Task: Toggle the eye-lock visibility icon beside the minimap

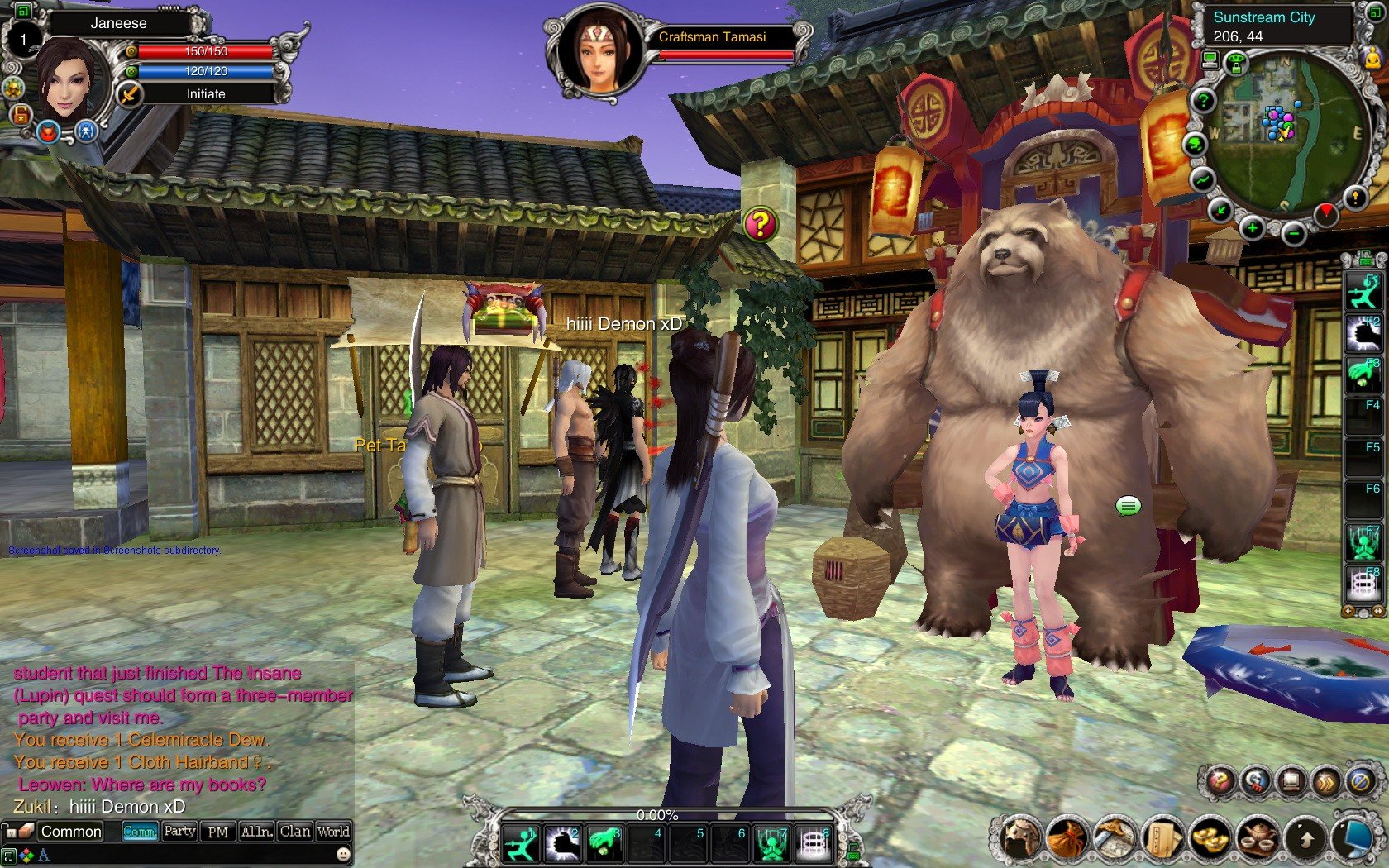Action: 1236,62
